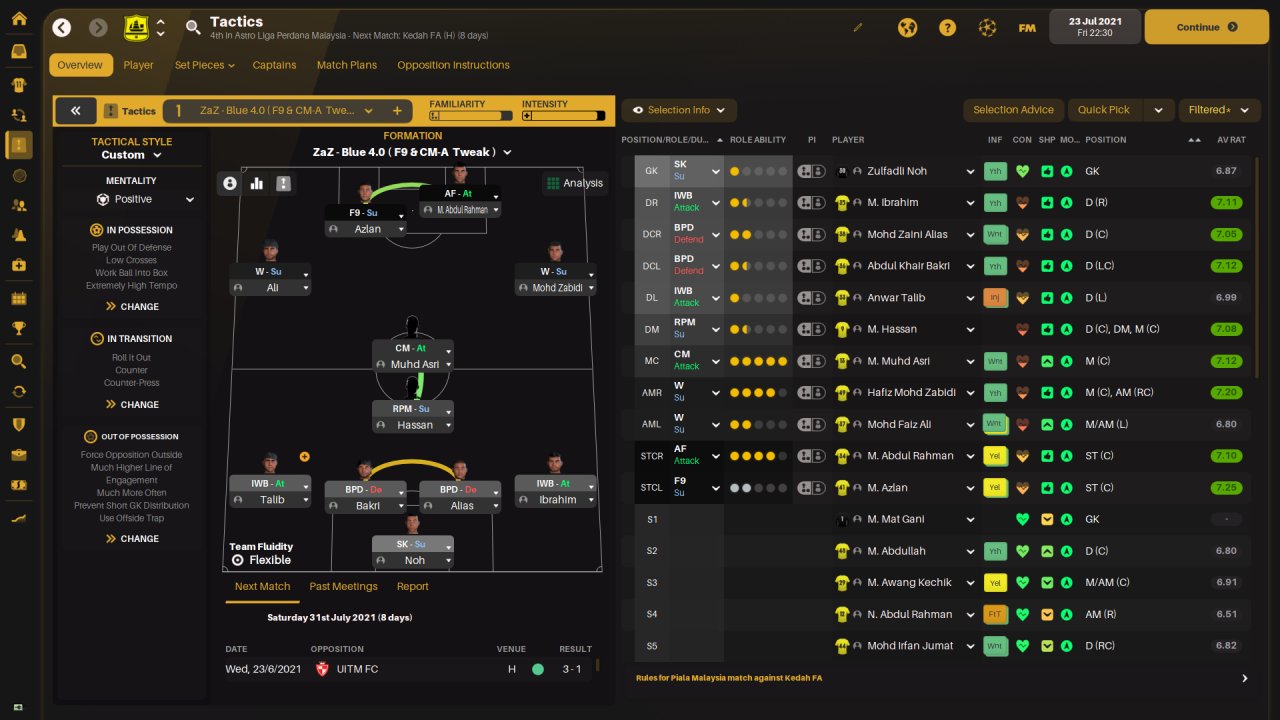Viewport: 1280px width, 720px height.
Task: Click the Selection Advice button
Action: point(1013,110)
